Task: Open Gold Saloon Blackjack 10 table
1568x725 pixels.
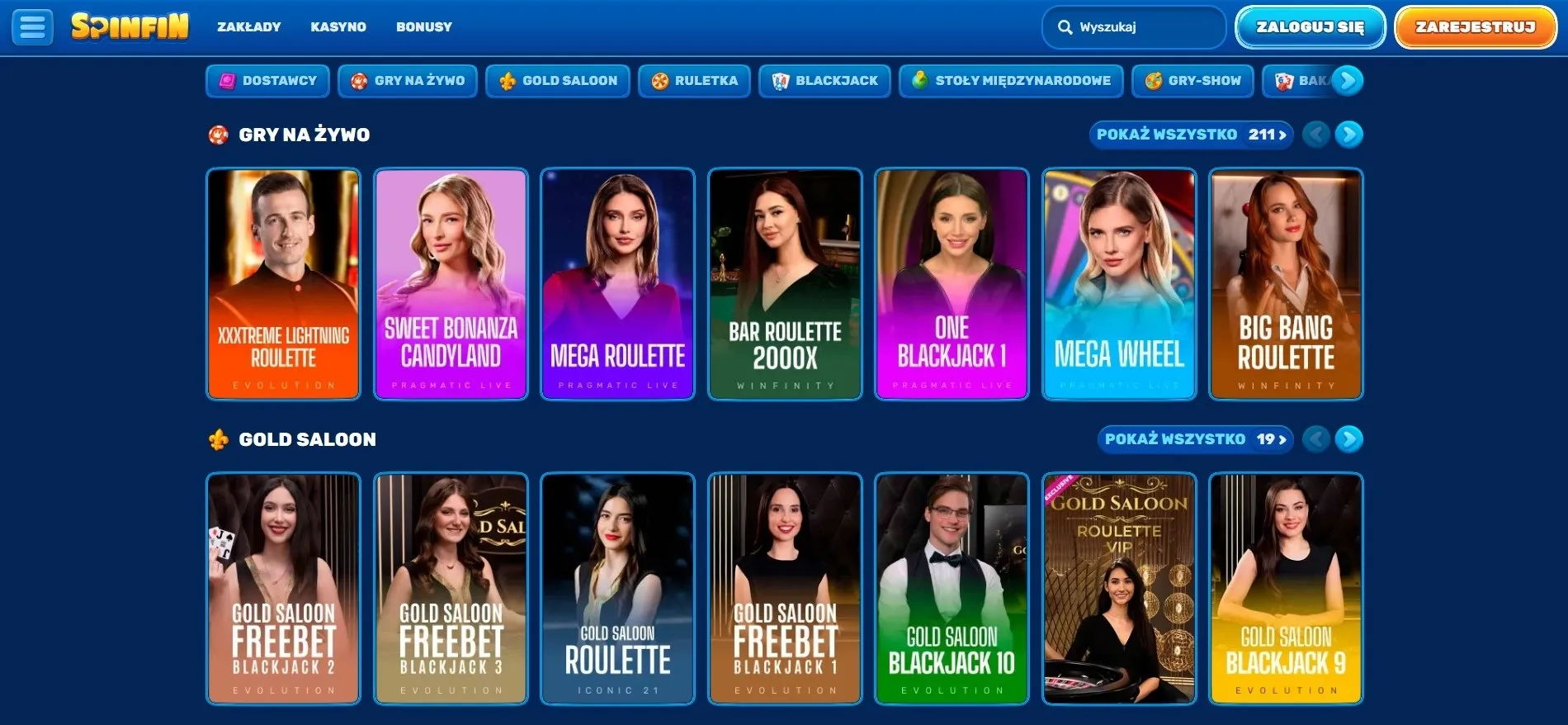Action: coord(952,589)
